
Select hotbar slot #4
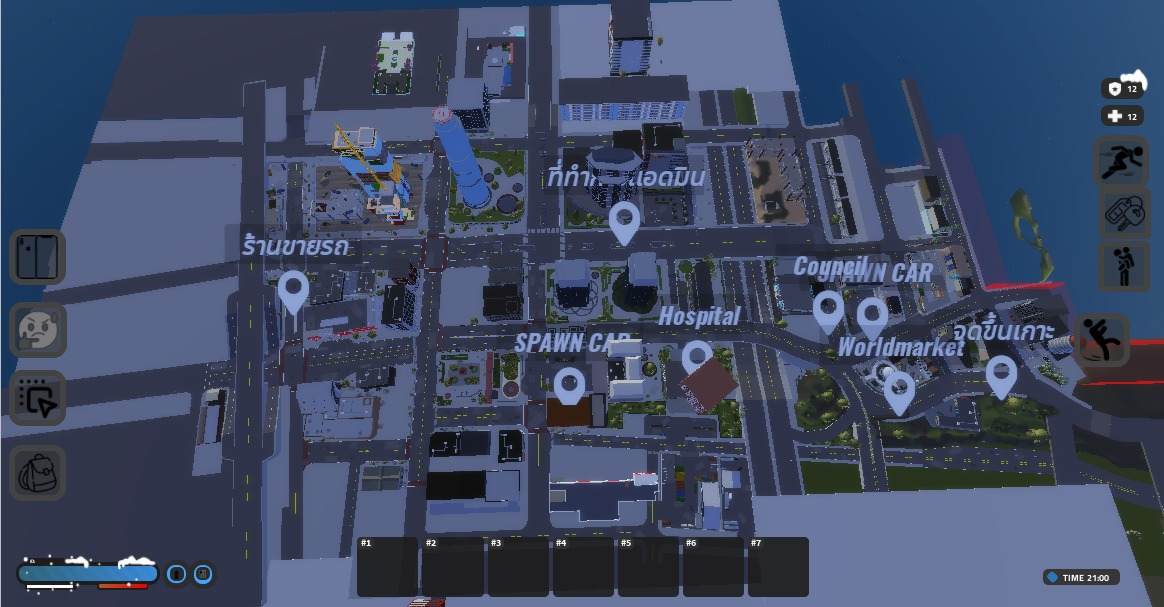(x=583, y=567)
